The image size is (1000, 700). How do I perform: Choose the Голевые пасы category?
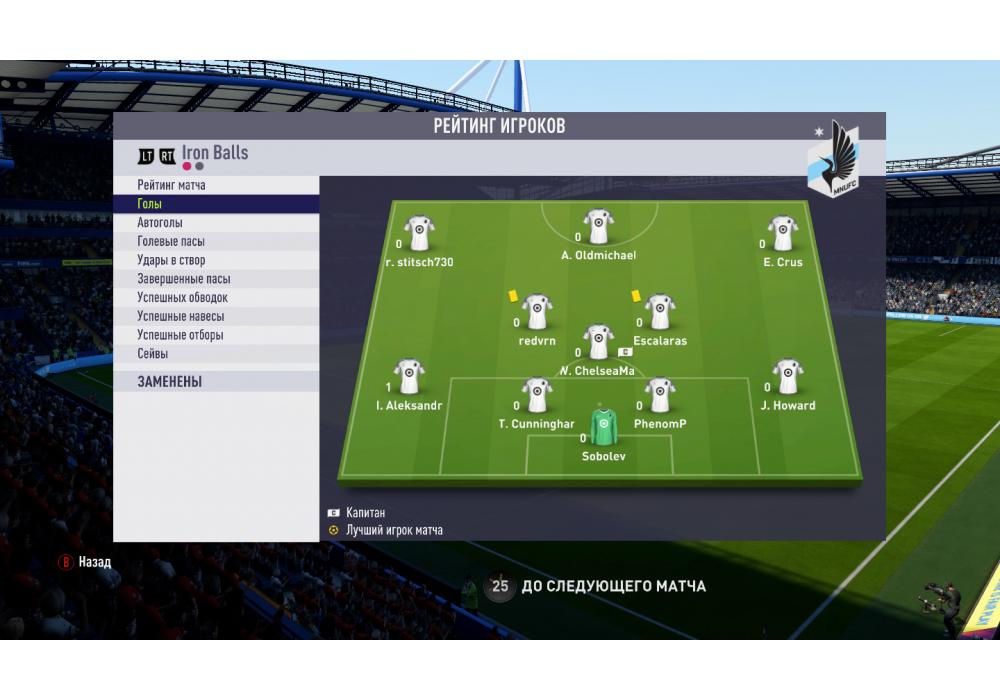[x=216, y=241]
